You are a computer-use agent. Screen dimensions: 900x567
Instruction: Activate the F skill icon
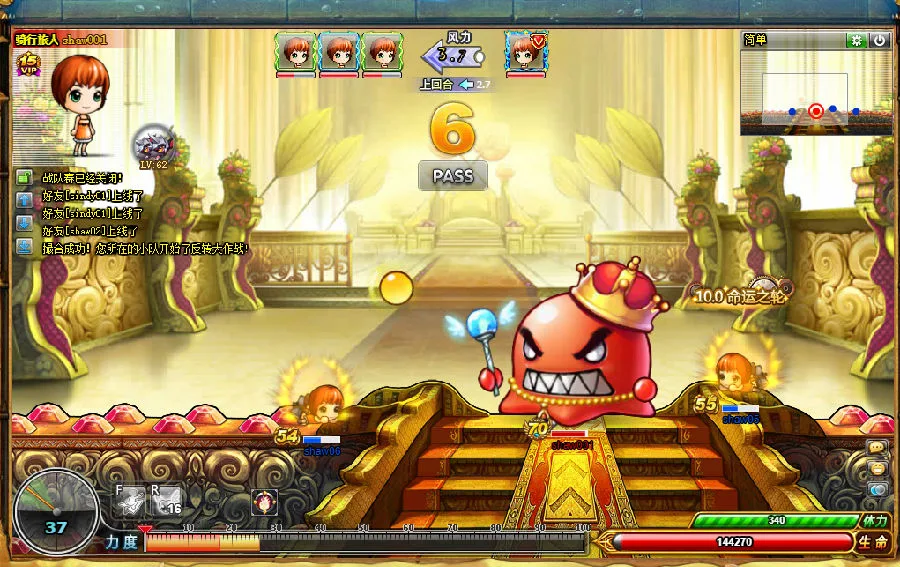coord(129,500)
